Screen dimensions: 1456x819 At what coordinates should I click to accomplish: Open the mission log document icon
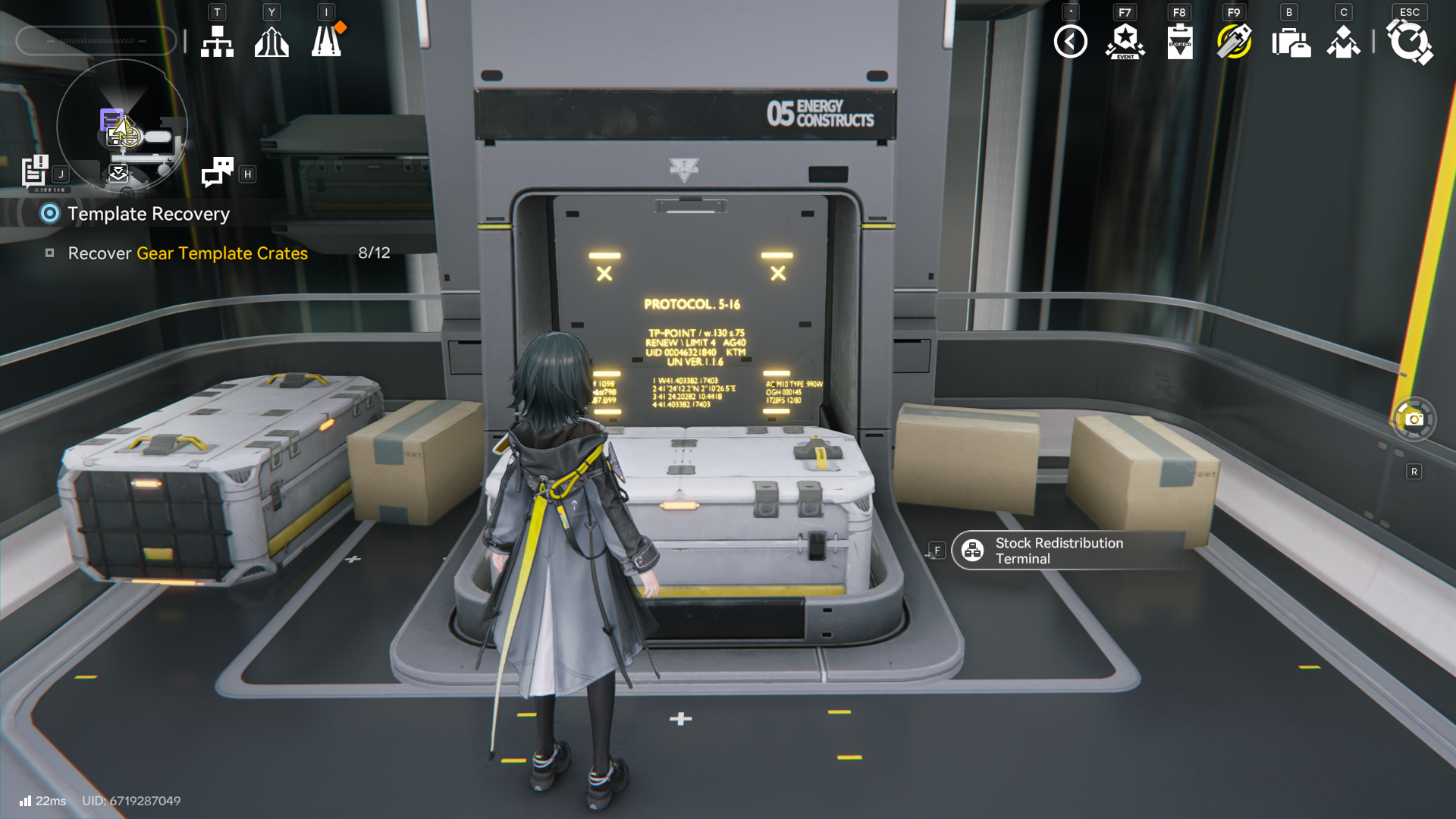tap(35, 171)
